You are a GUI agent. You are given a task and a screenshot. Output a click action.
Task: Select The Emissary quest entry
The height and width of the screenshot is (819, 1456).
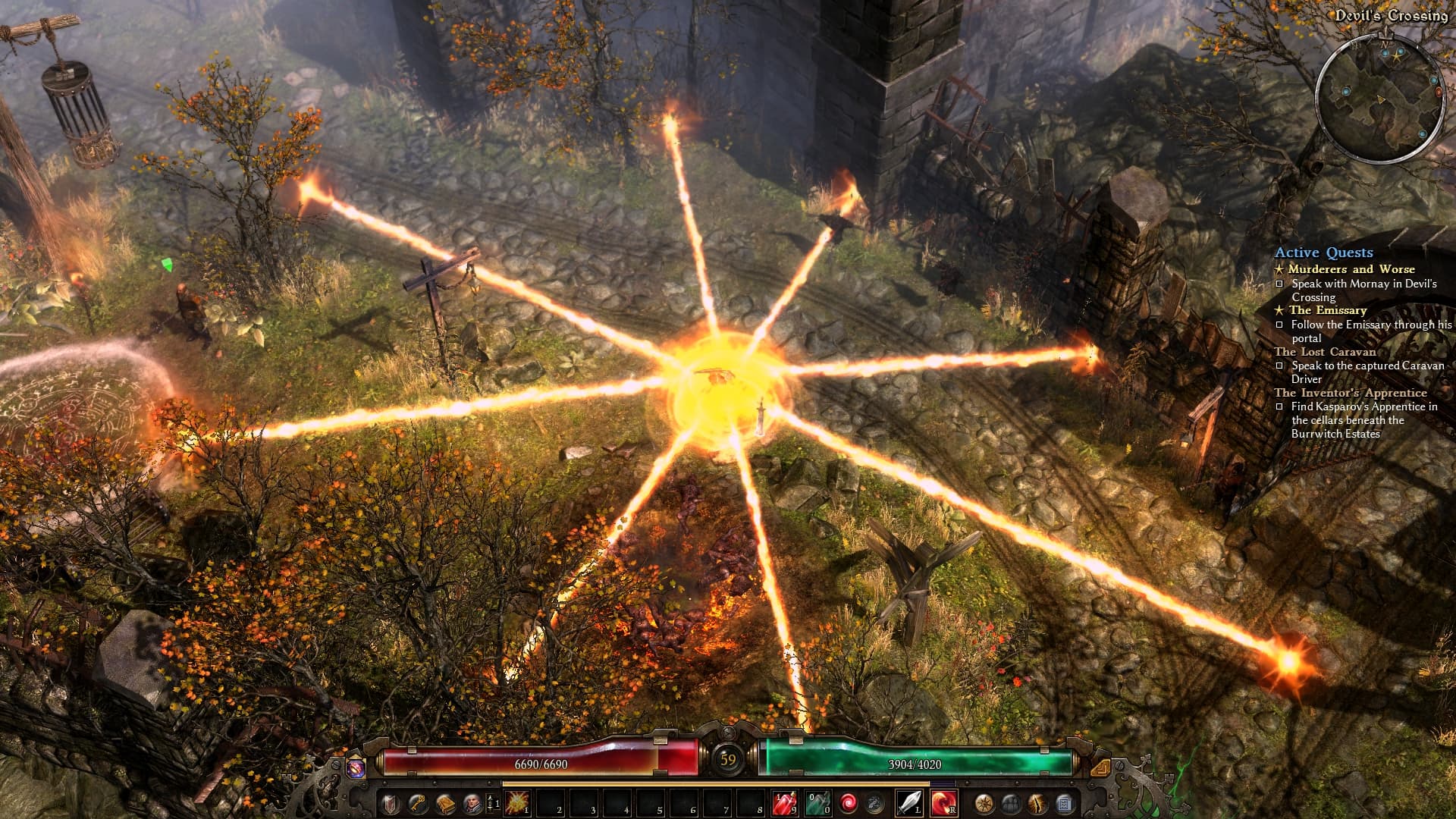pos(1327,310)
